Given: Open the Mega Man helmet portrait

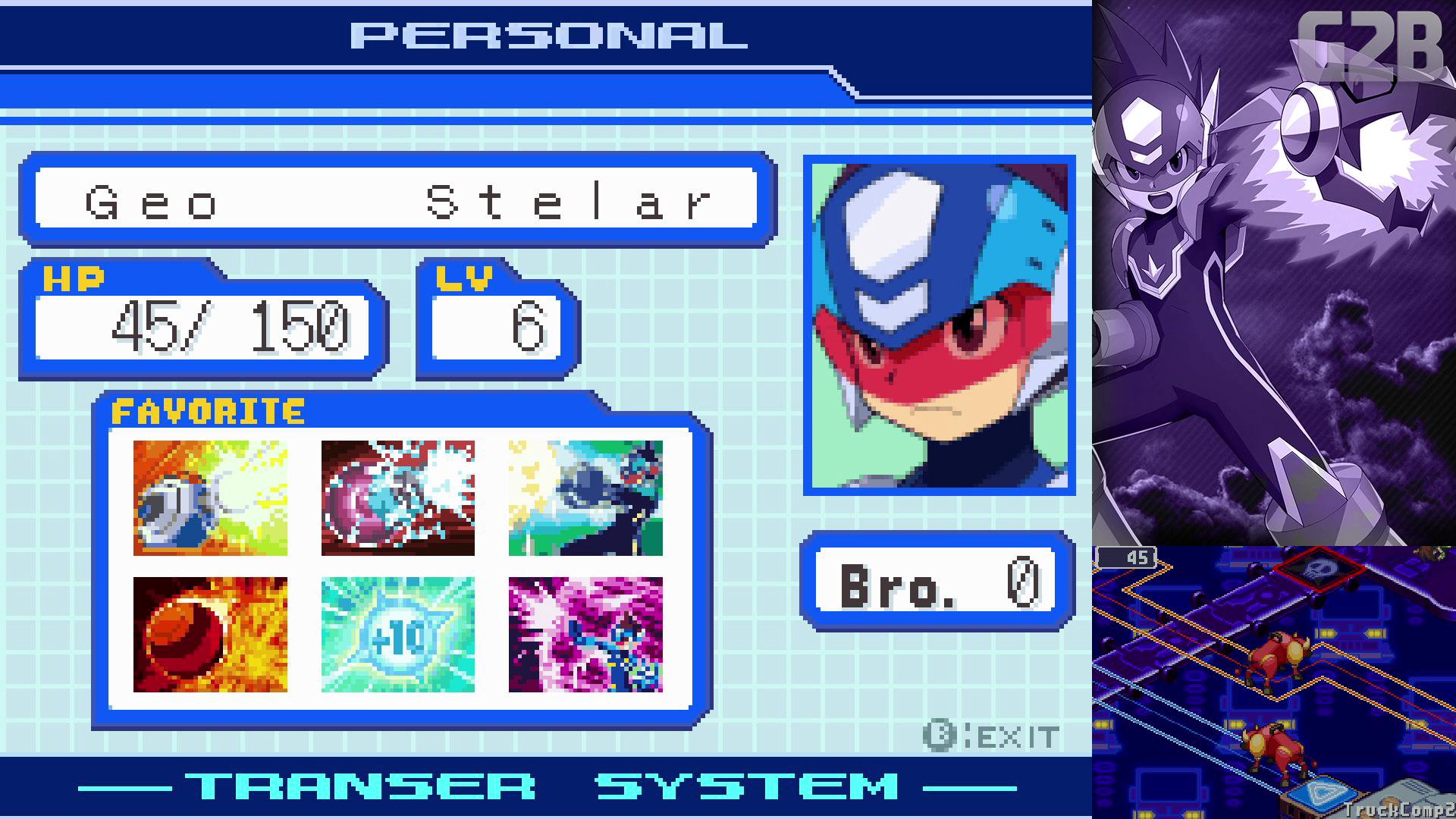Looking at the screenshot, I should [x=940, y=326].
